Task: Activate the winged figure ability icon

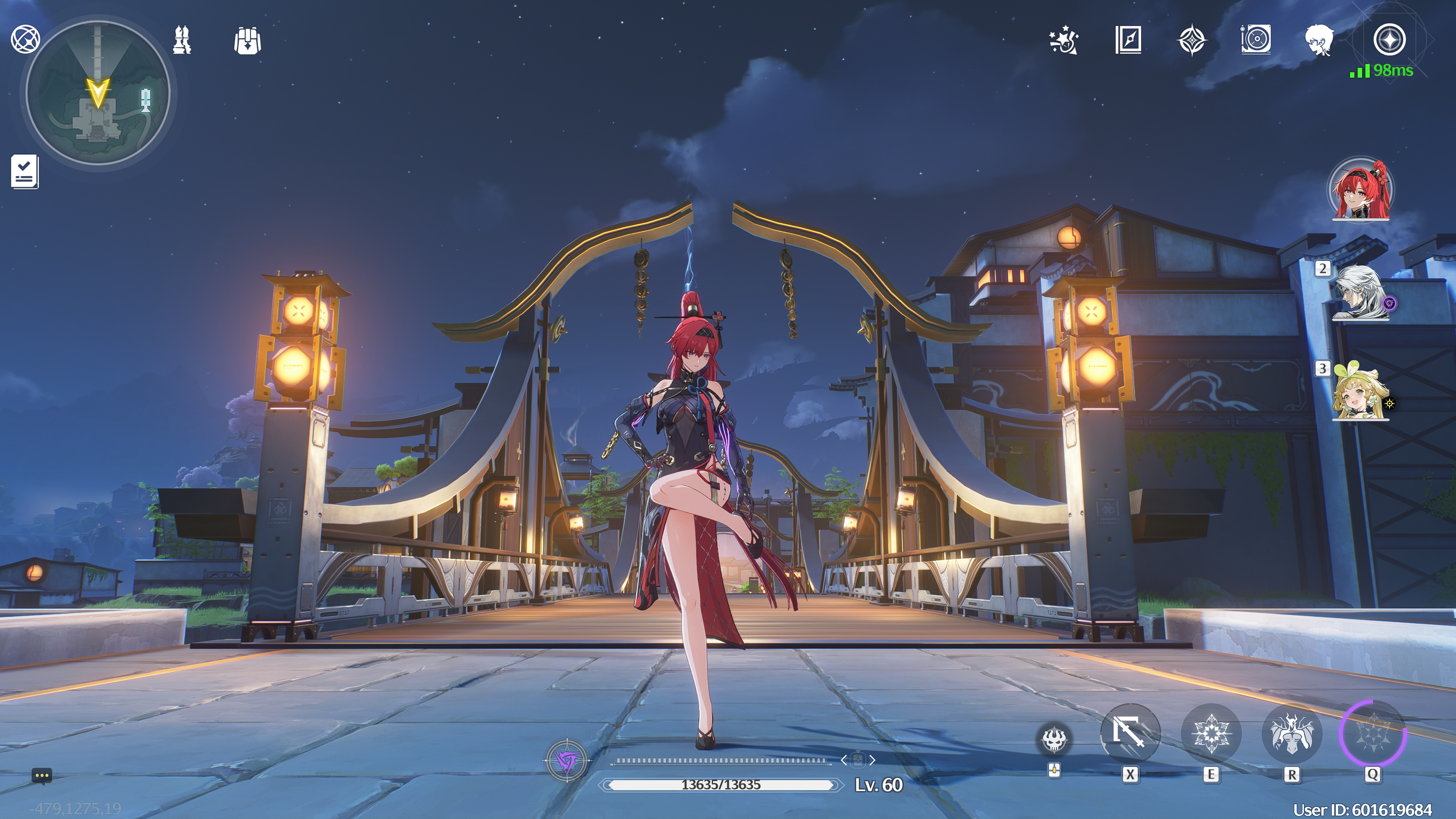Action: 1291,733
